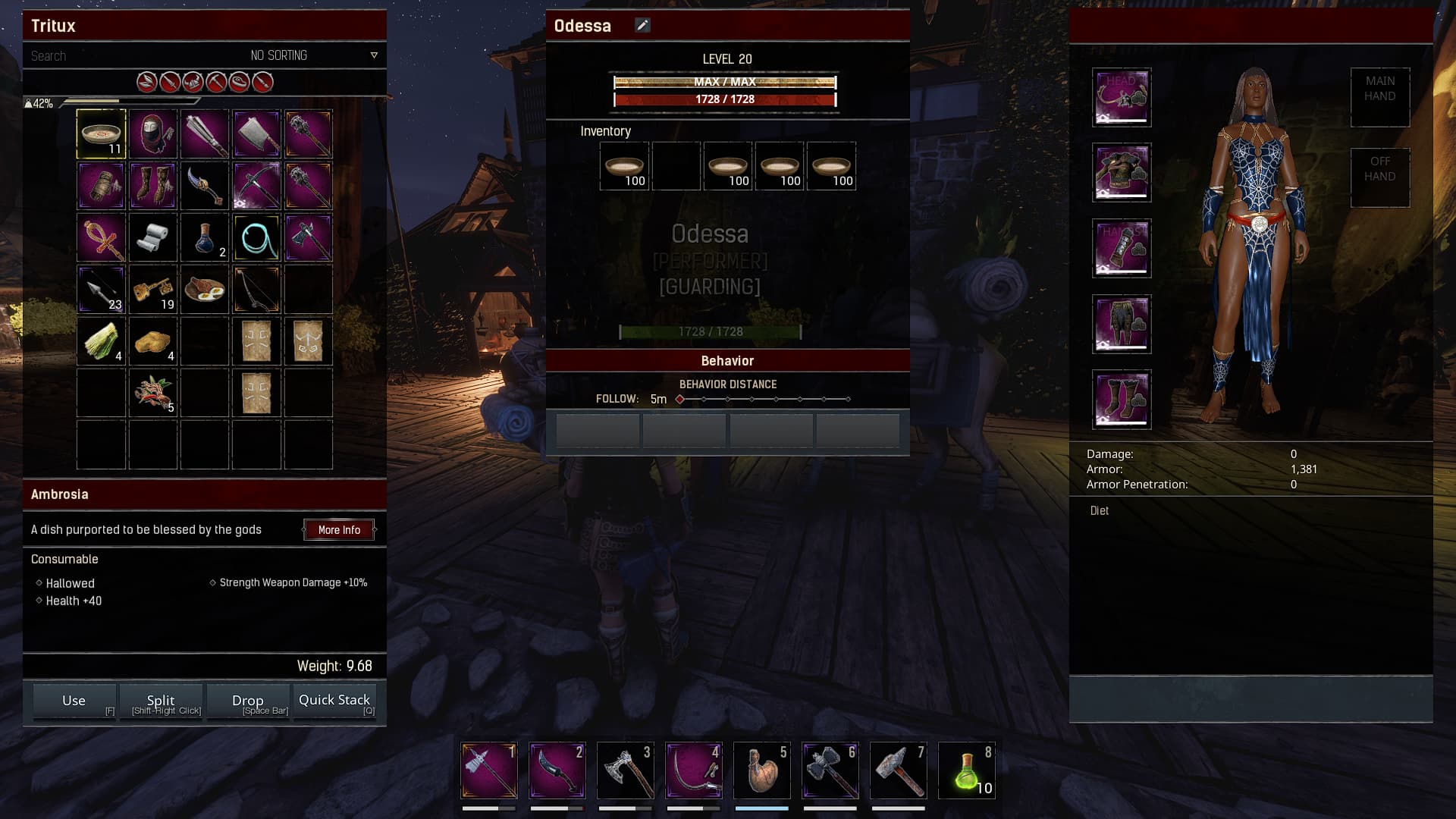Viewport: 1456px width, 819px height.
Task: Select the waterskin in hotbar slot 5
Action: click(762, 771)
